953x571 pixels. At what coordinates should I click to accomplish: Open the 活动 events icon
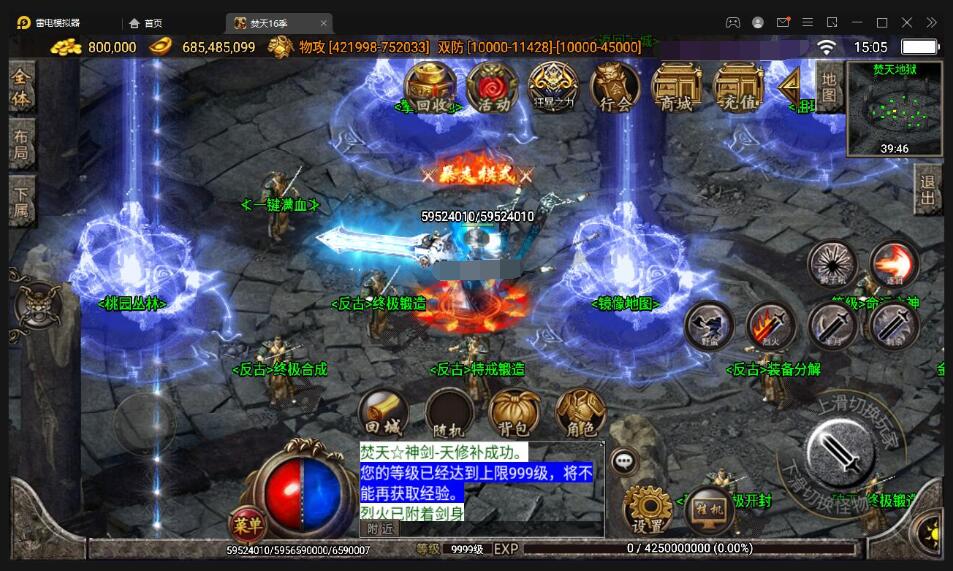point(492,87)
